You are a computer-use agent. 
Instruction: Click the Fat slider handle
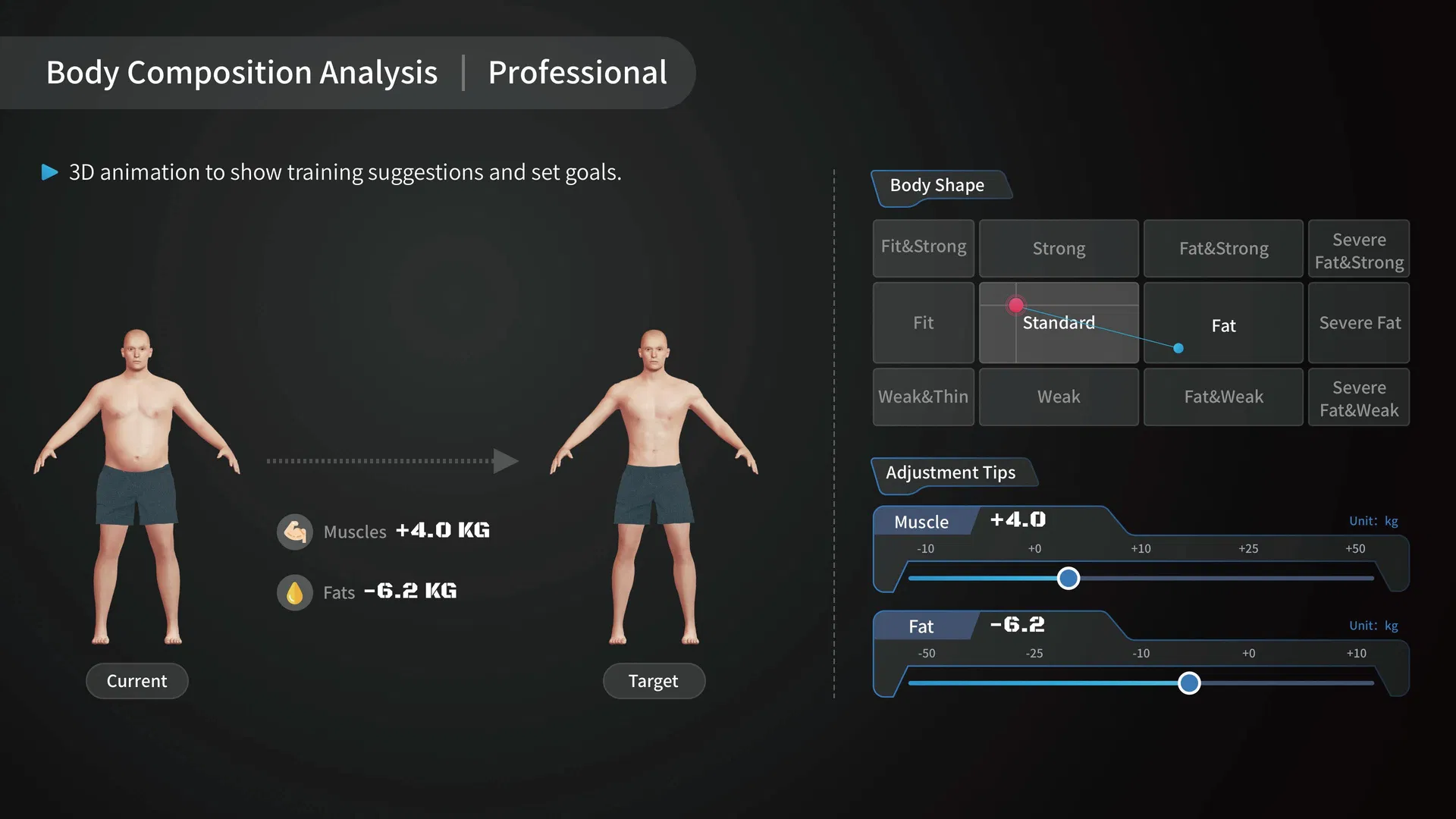point(1189,682)
